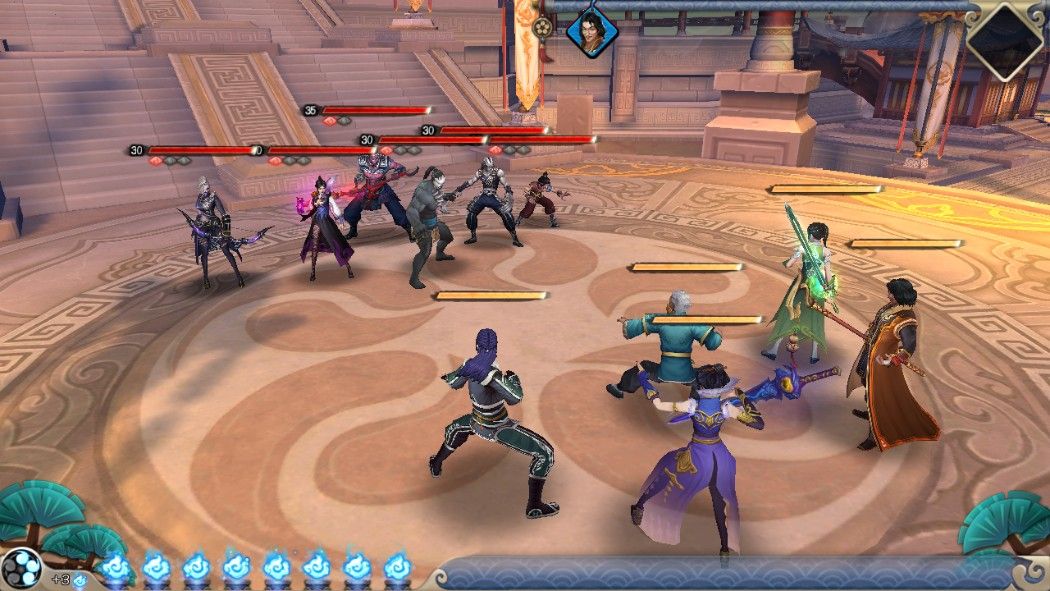Tap the round coin ornament beside the portrait

pyautogui.click(x=543, y=28)
